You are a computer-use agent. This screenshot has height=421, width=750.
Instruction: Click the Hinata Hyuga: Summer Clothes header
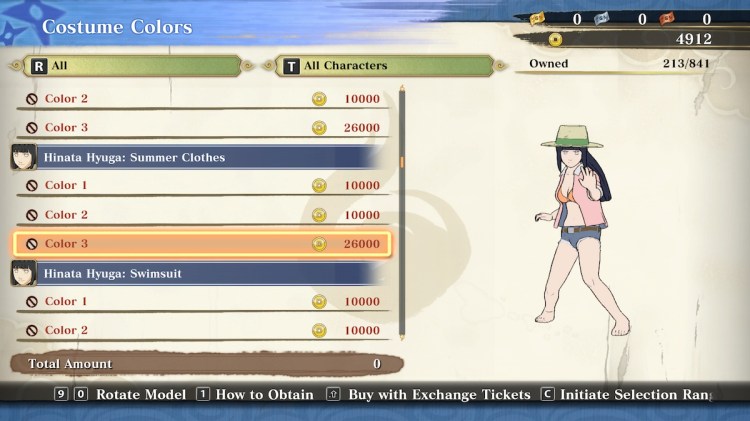coord(201,157)
